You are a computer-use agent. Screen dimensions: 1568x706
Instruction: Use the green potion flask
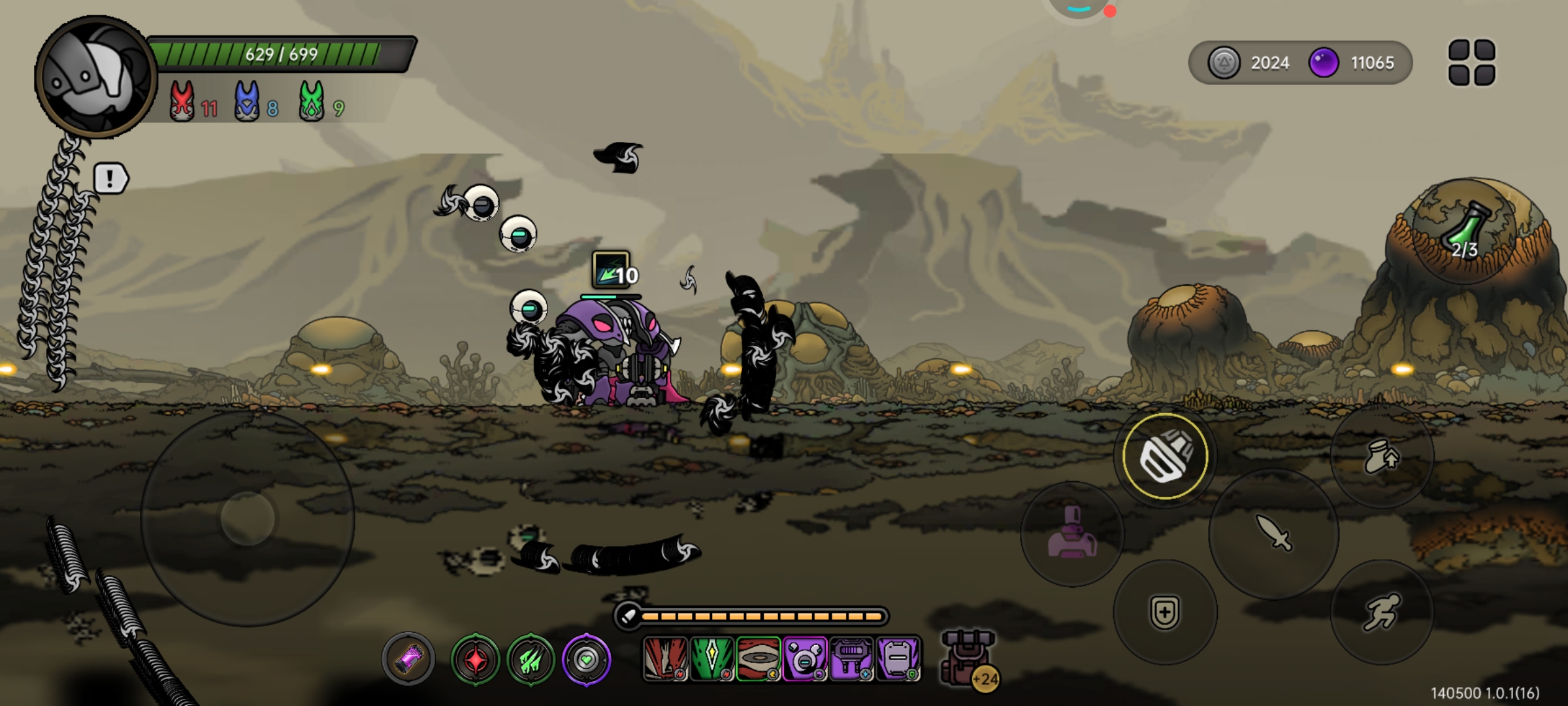click(1465, 232)
